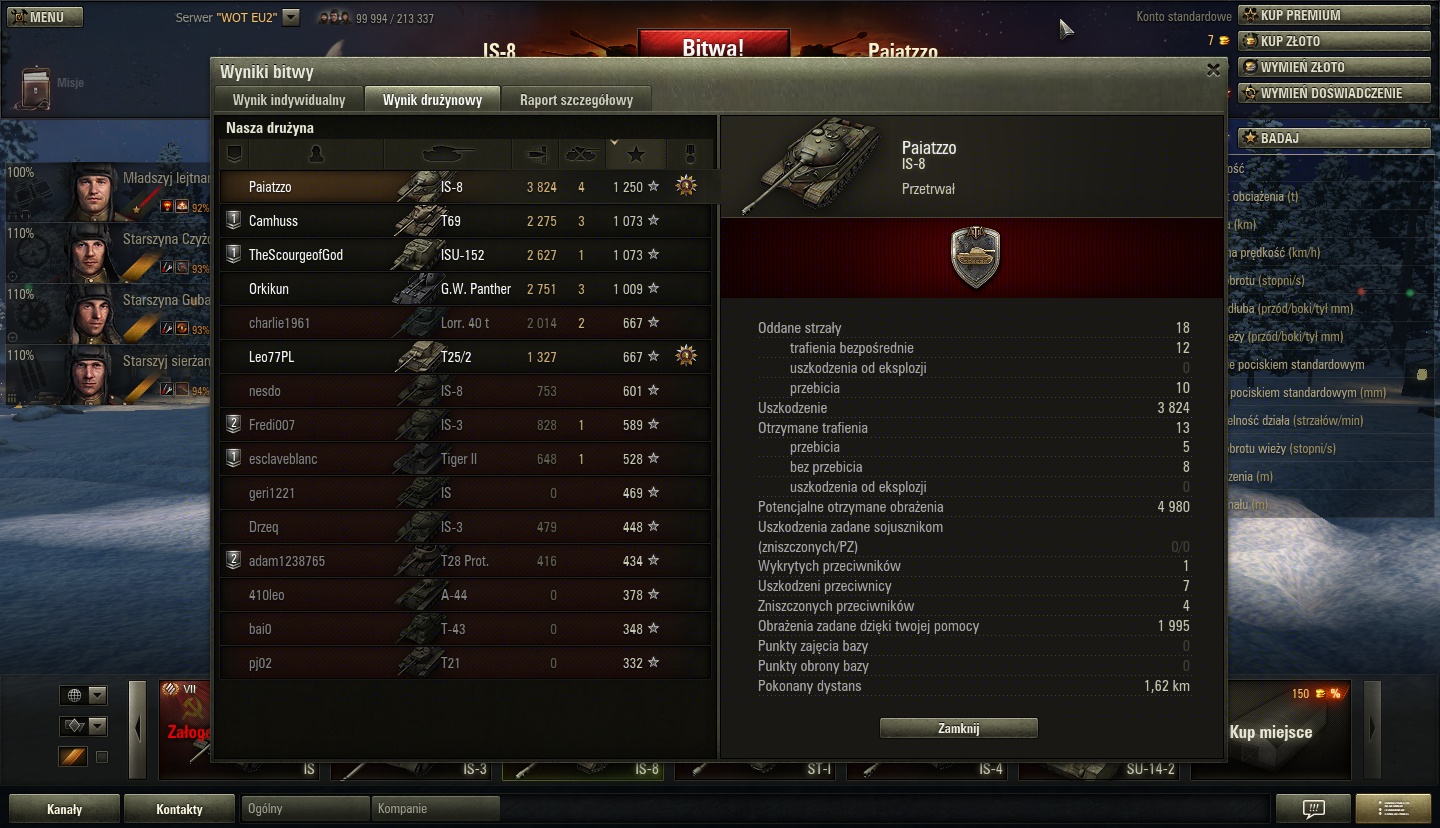The width and height of the screenshot is (1440, 828).
Task: Switch to Wynik indywidualny tab
Action: coord(289,100)
